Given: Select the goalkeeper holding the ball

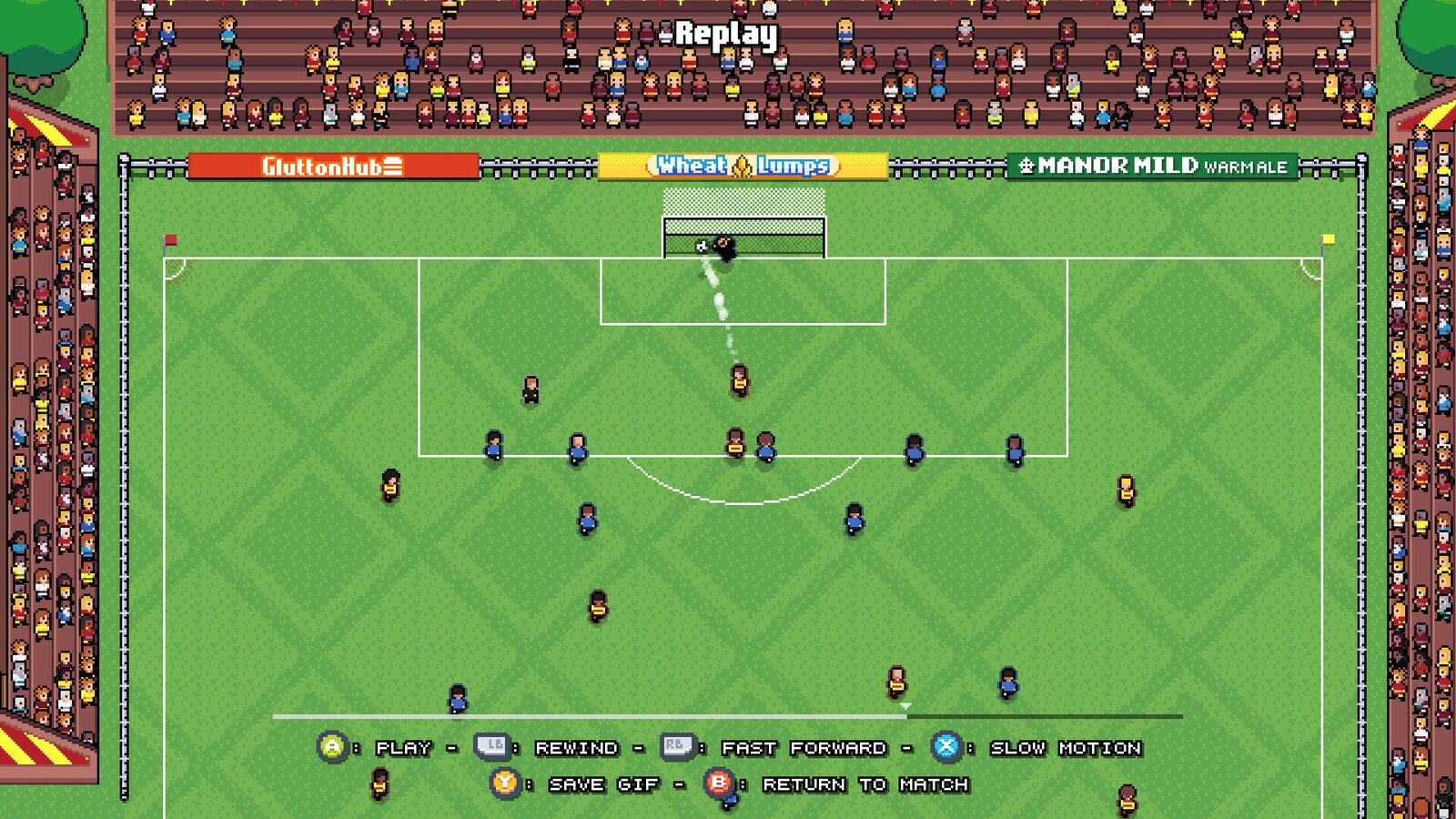Looking at the screenshot, I should point(724,246).
